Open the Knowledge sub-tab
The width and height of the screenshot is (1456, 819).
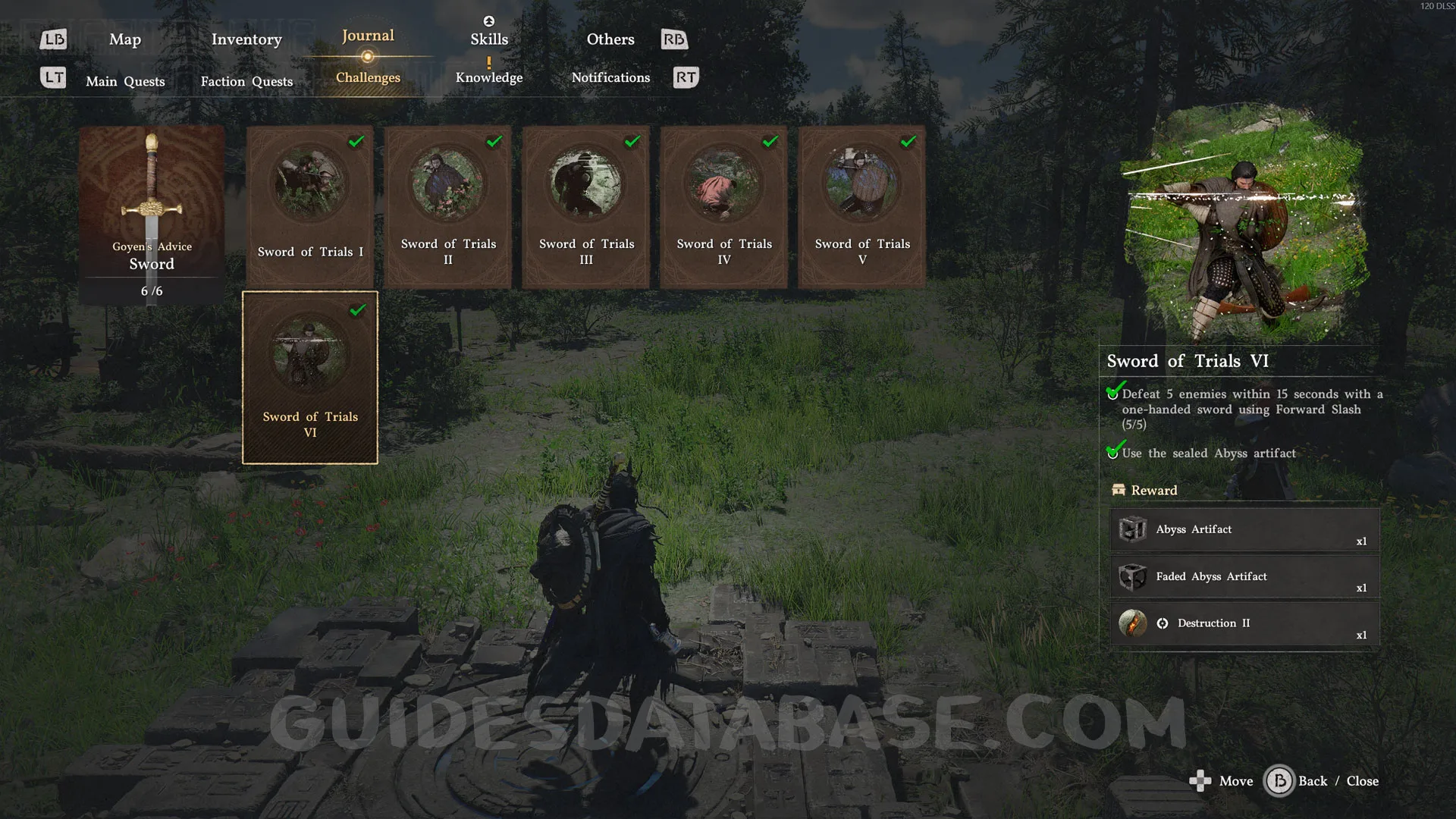click(489, 77)
